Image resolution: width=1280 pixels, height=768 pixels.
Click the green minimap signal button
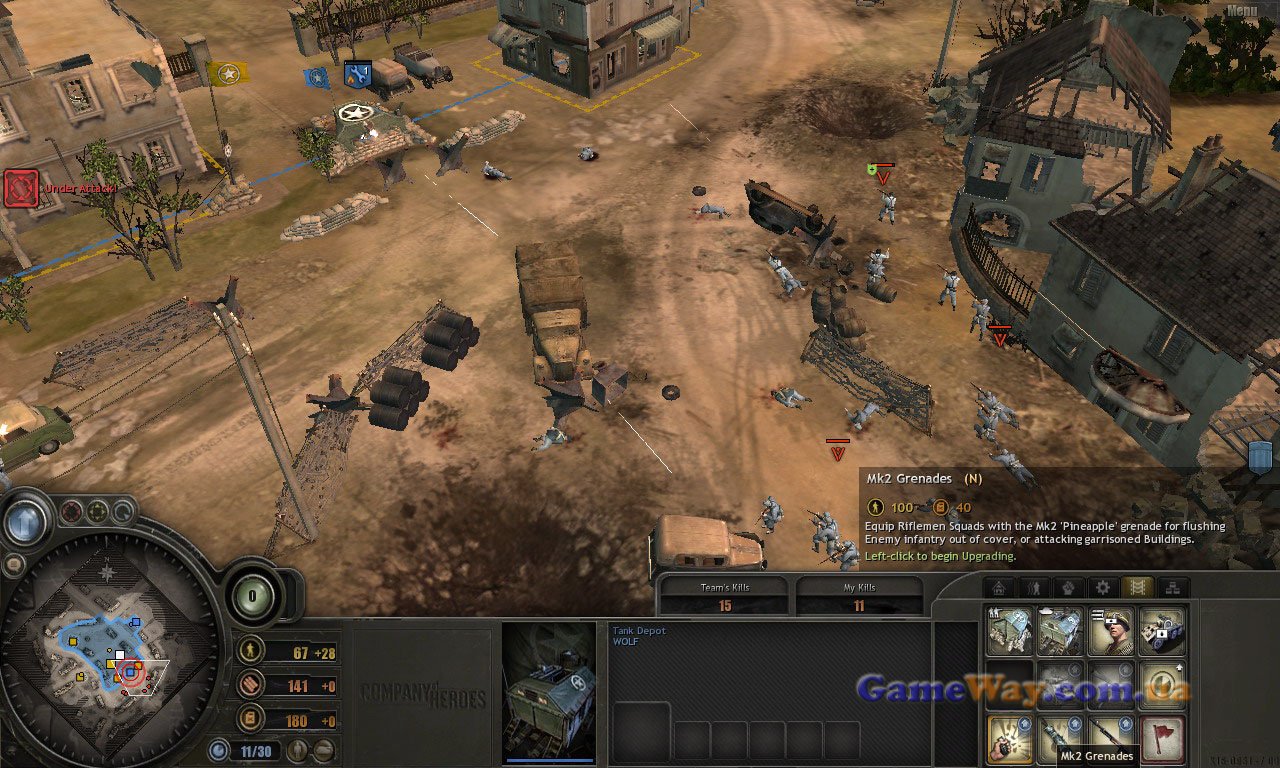pyautogui.click(x=97, y=513)
